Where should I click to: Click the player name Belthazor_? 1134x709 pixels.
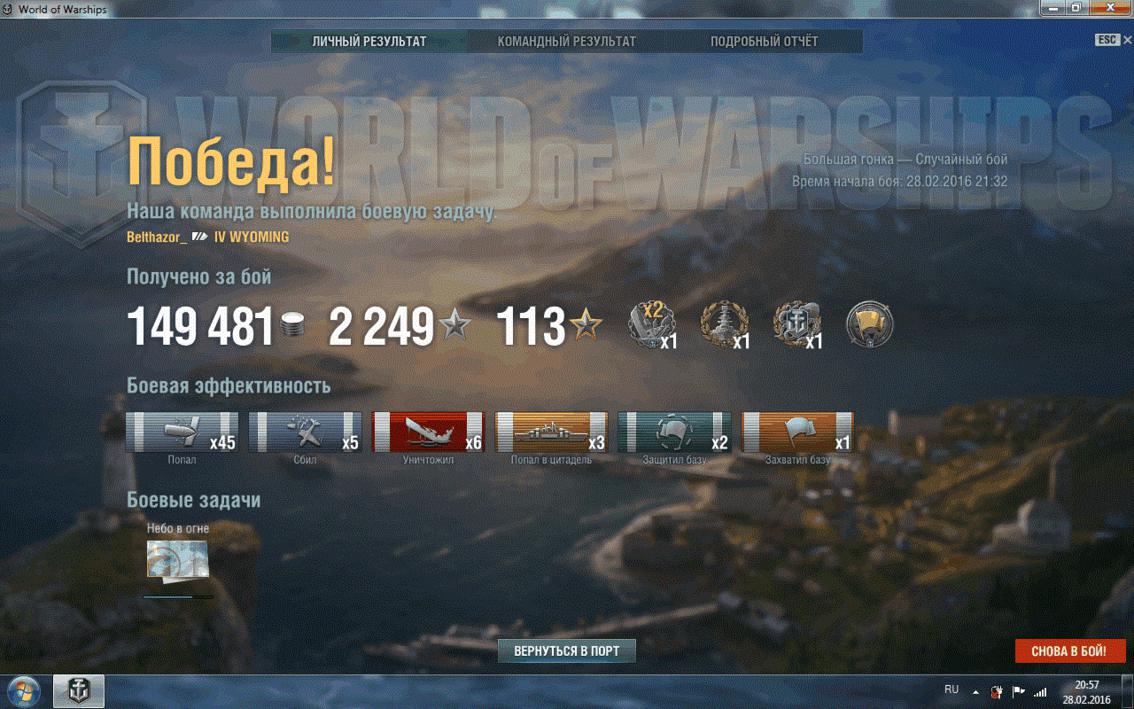[157, 238]
